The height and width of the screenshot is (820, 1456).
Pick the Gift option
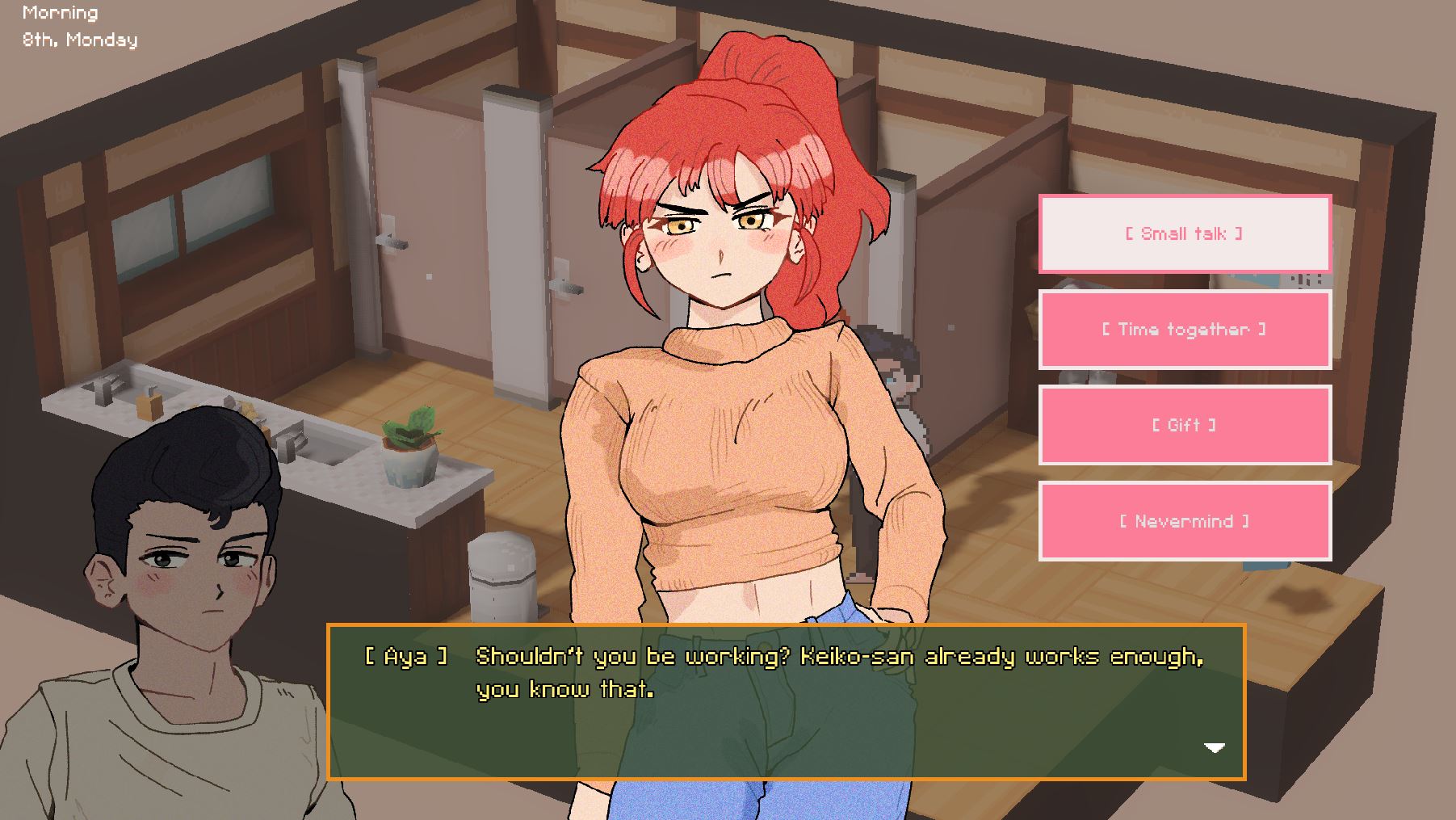(1184, 425)
